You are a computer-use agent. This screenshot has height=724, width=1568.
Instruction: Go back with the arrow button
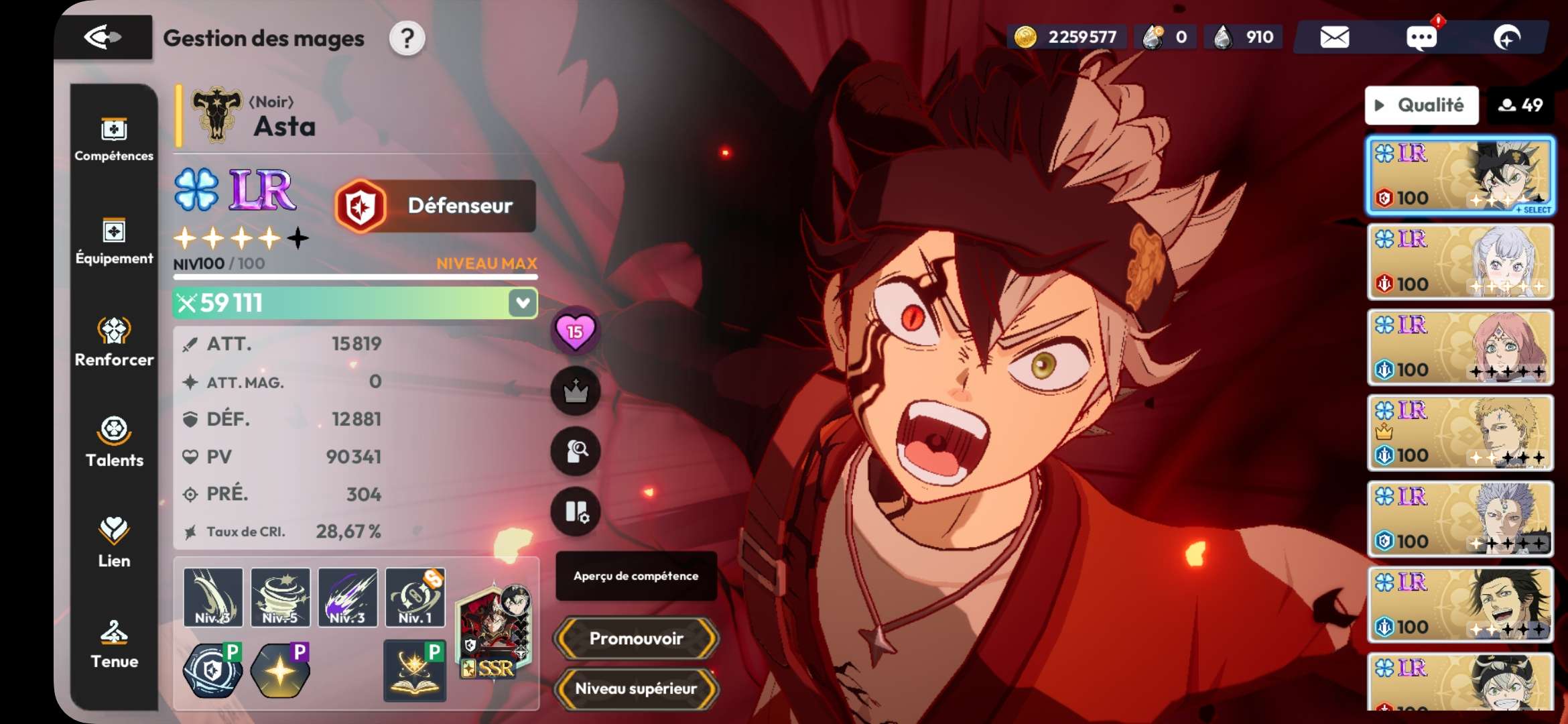[x=103, y=38]
